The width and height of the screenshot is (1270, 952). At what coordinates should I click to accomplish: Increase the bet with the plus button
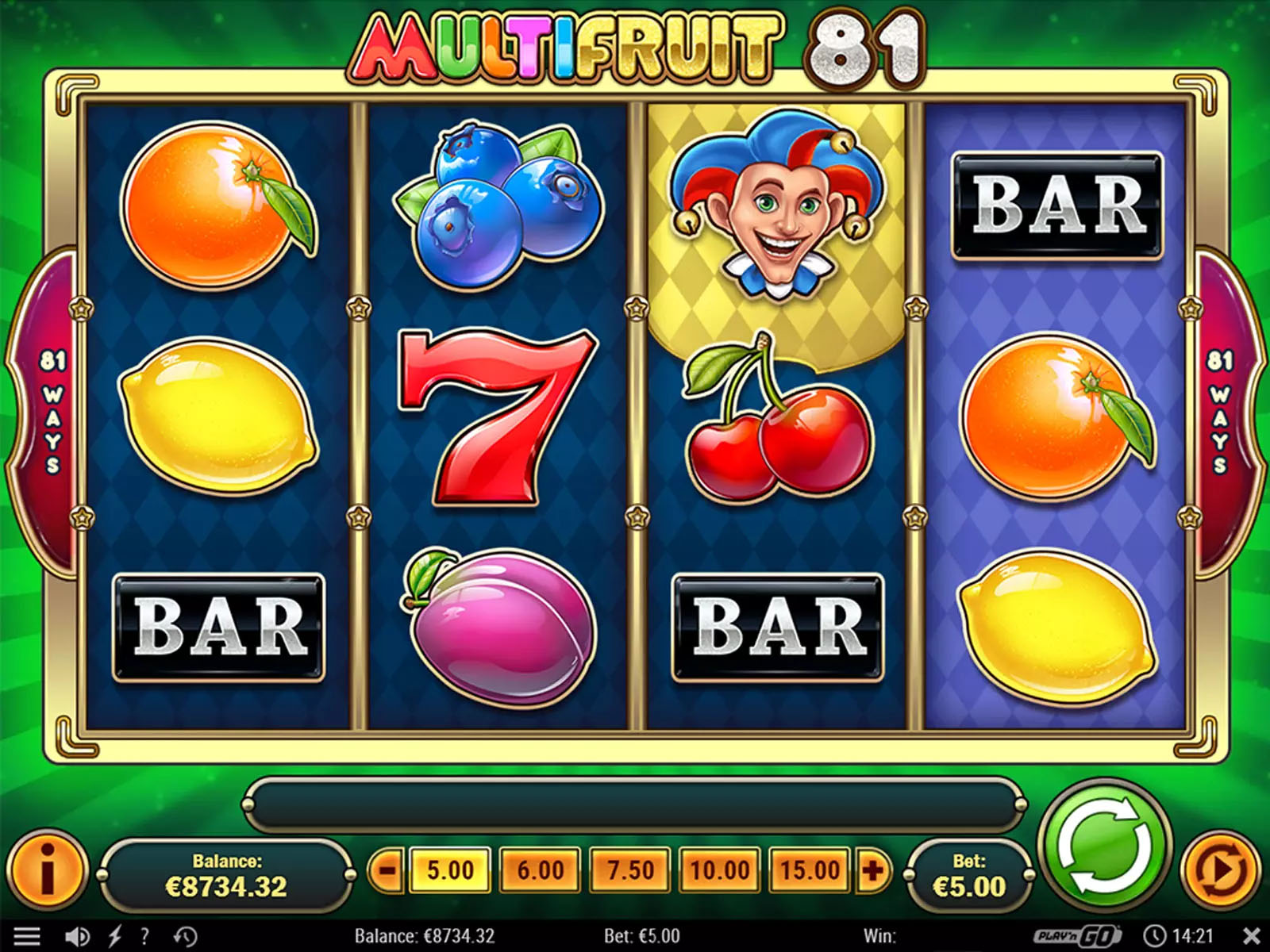[872, 870]
